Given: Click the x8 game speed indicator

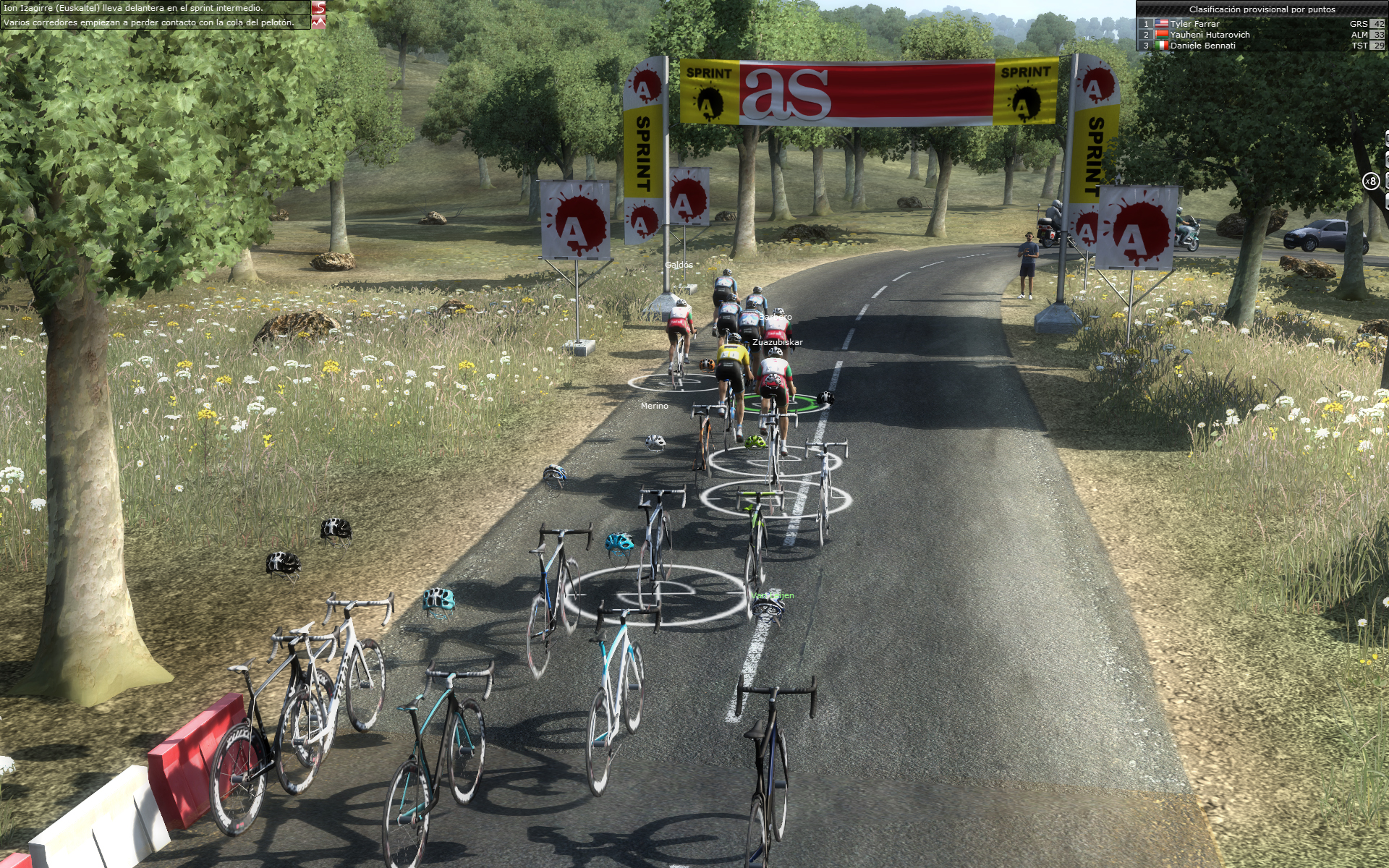Looking at the screenshot, I should [x=1371, y=182].
